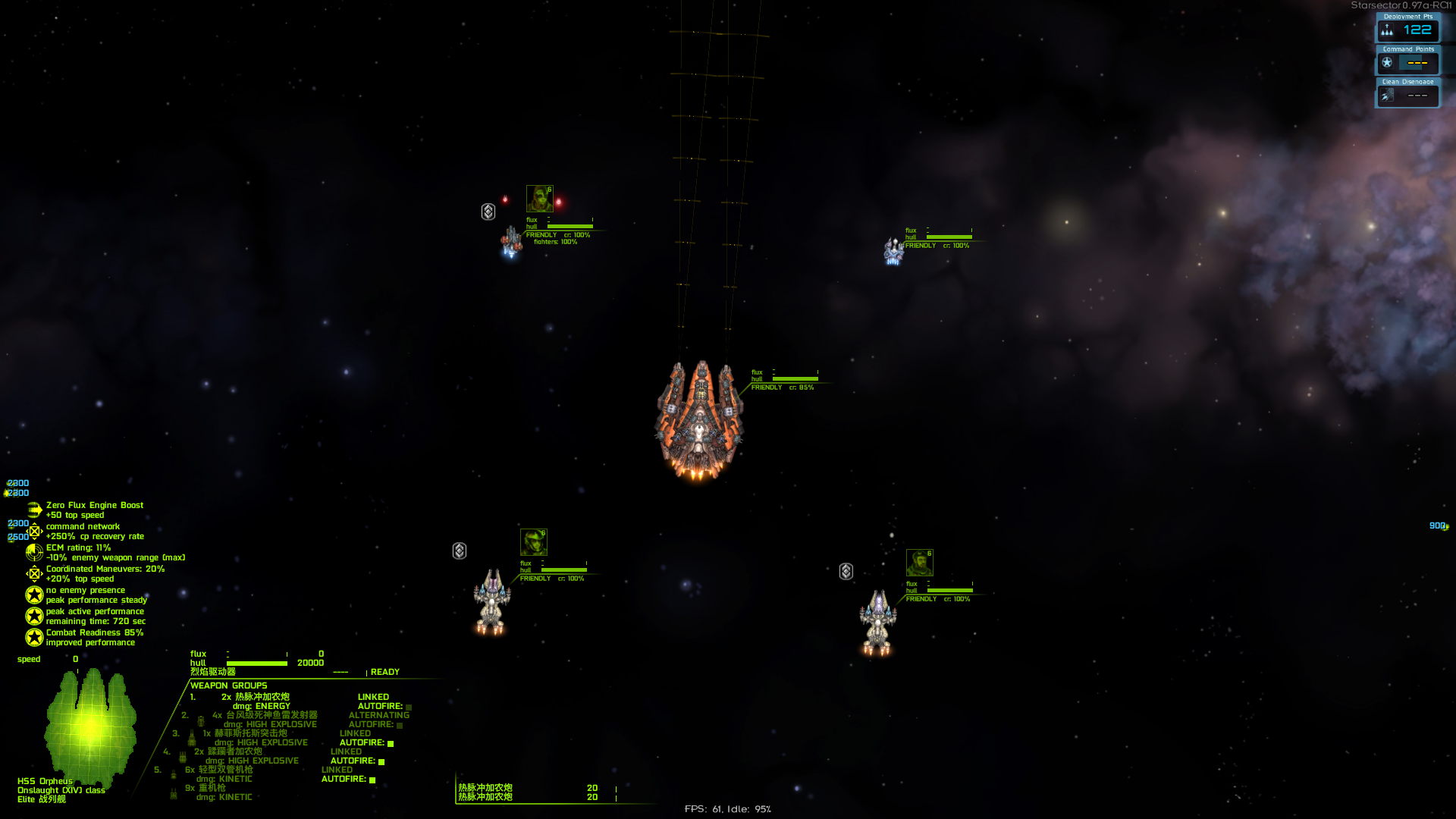Select the Zero Flux Engine Boost icon
The width and height of the screenshot is (1456, 819).
point(34,510)
